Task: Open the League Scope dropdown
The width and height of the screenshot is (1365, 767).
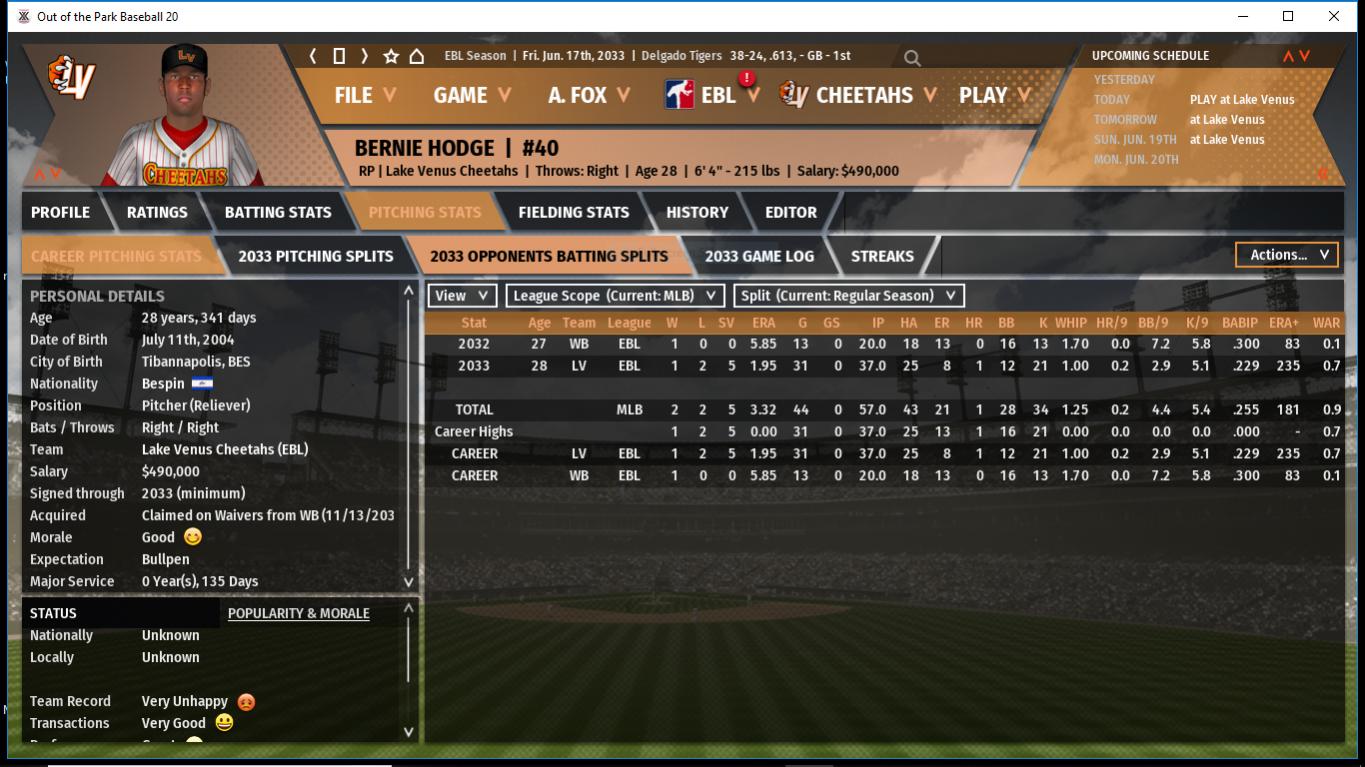Action: click(615, 296)
